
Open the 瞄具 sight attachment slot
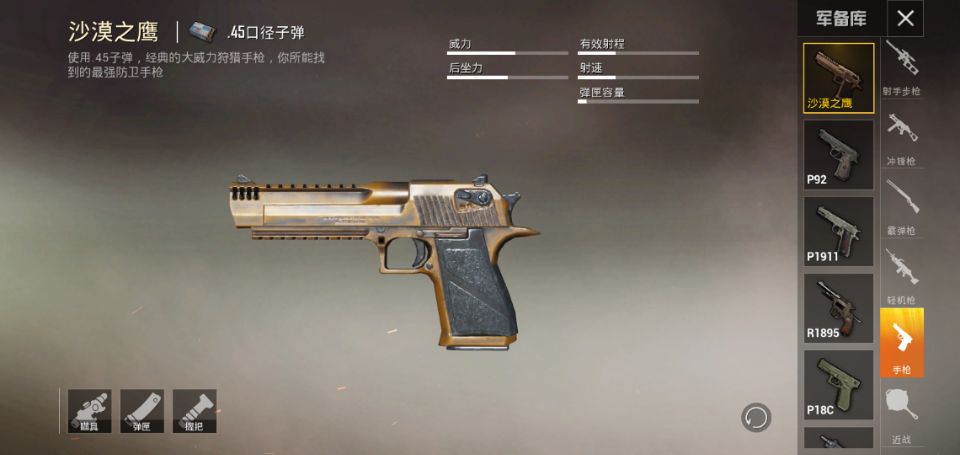[90, 411]
